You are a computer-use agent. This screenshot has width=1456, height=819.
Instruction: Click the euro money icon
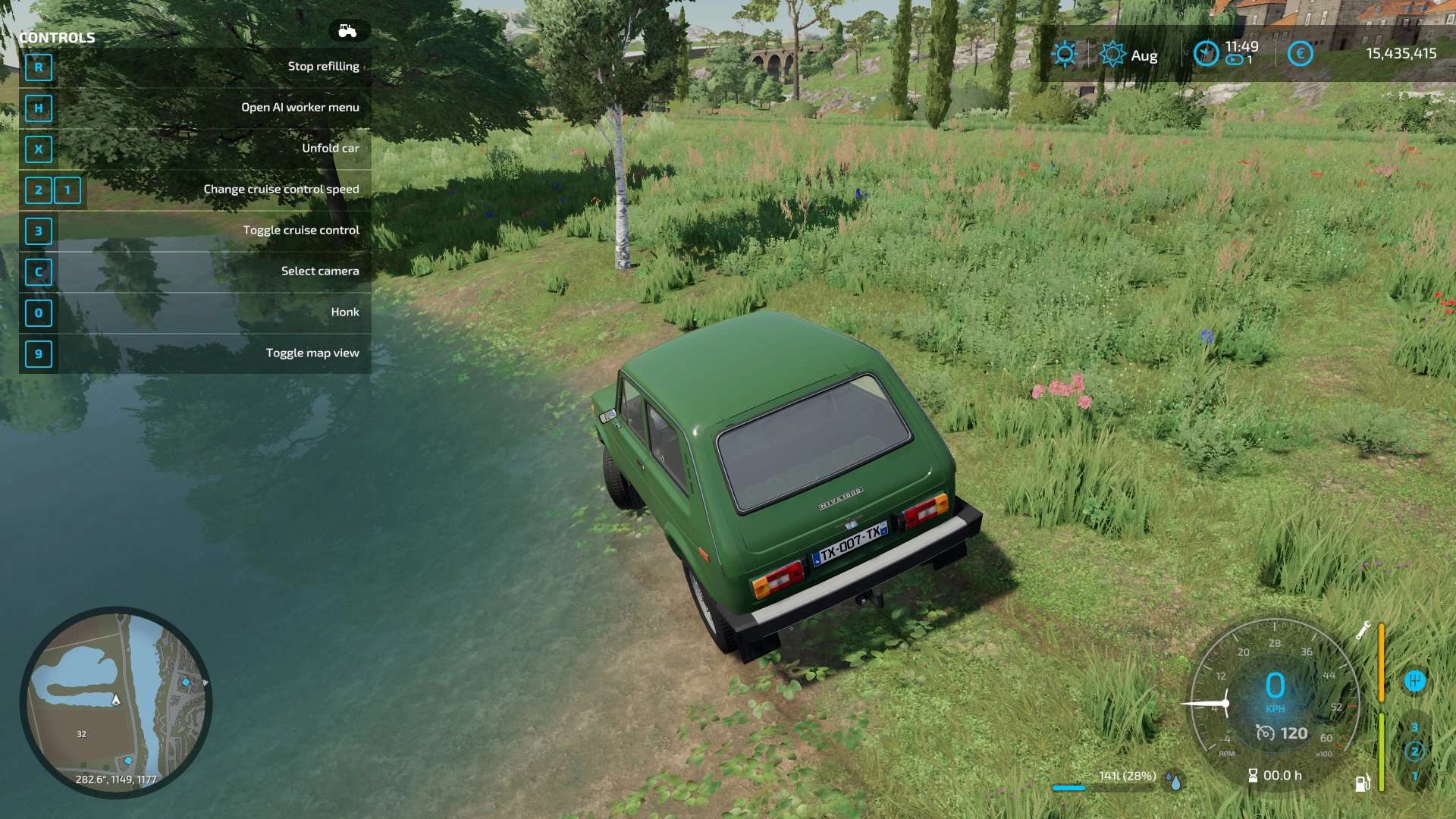[x=1300, y=54]
